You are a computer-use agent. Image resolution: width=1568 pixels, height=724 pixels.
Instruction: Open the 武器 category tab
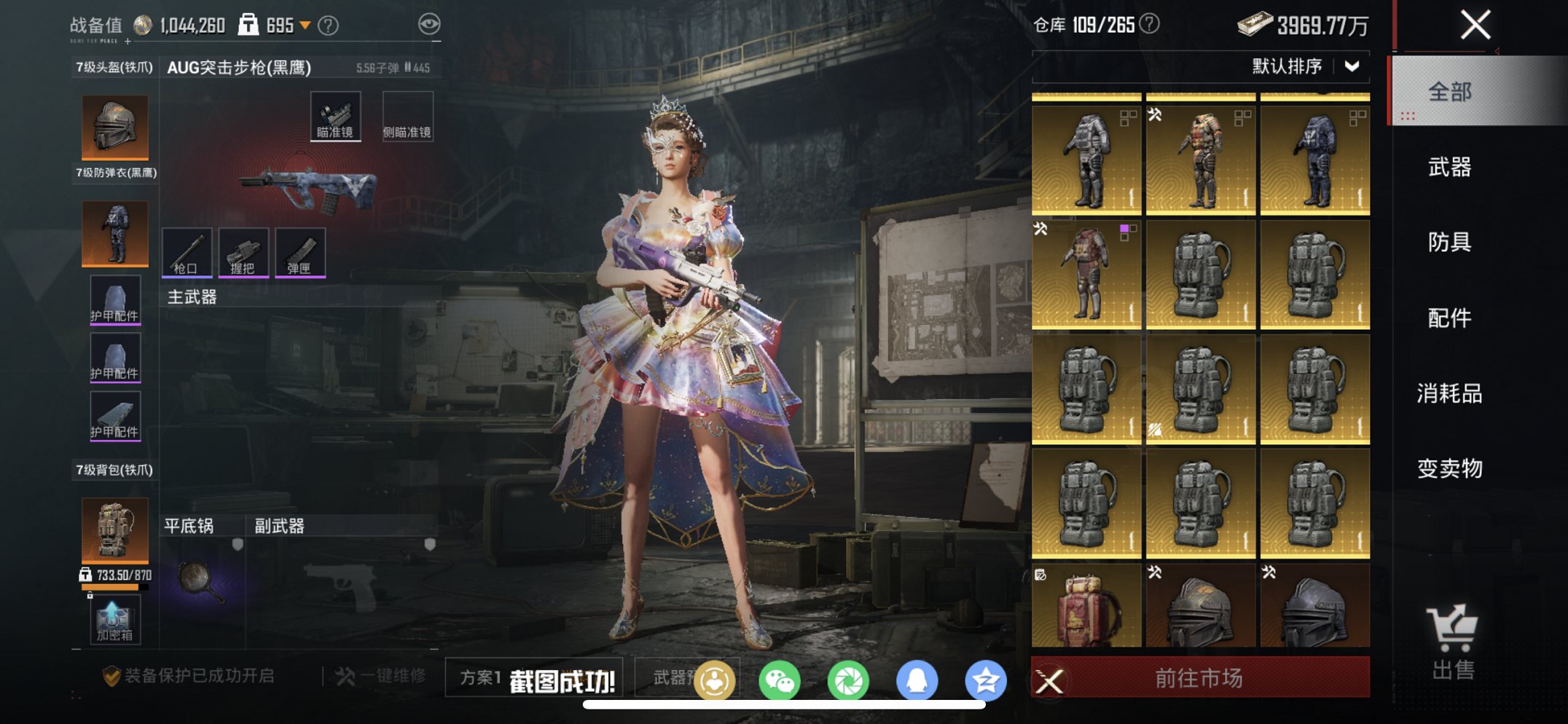pos(1450,168)
